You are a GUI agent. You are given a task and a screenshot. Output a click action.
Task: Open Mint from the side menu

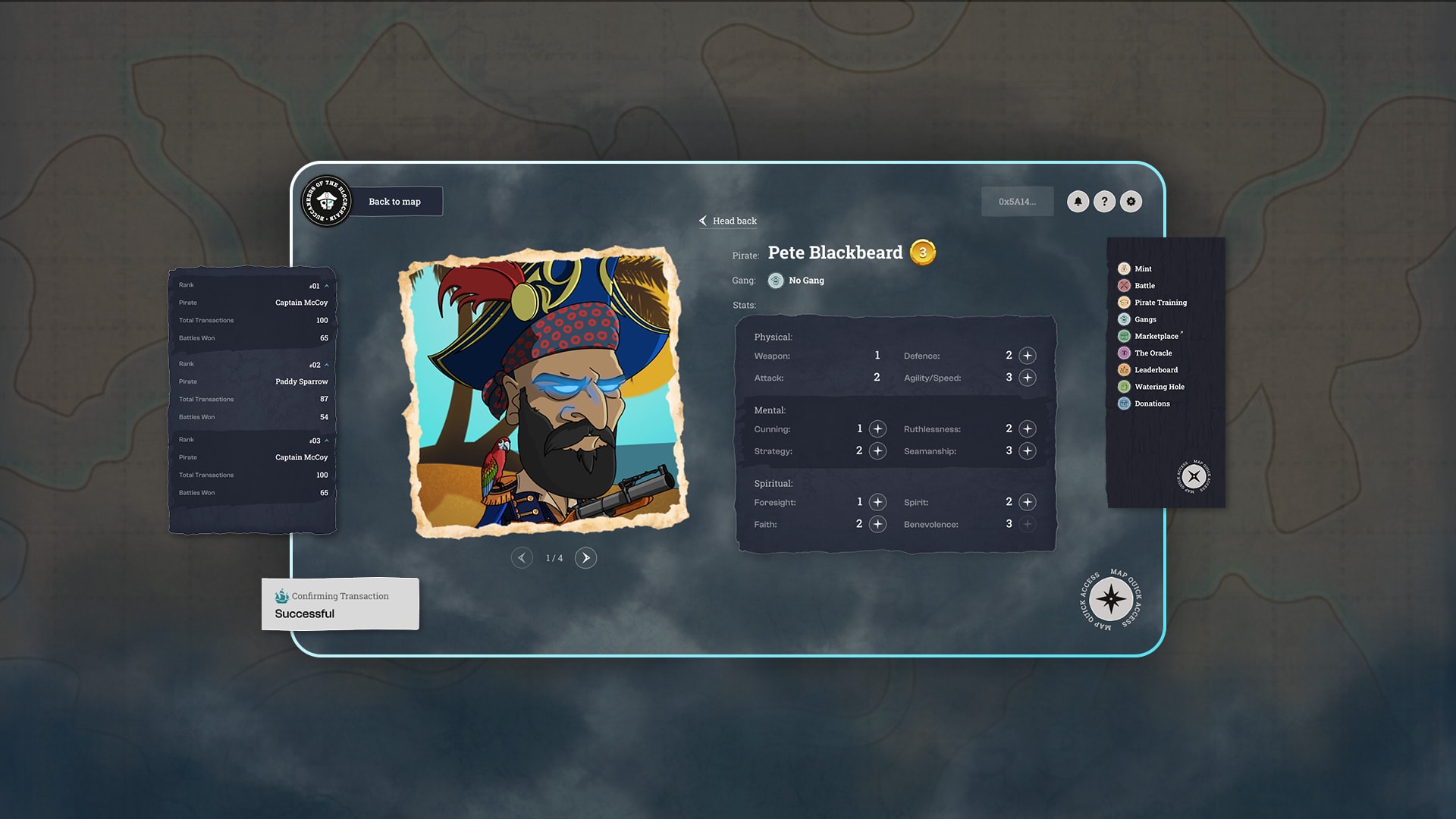pyautogui.click(x=1143, y=268)
